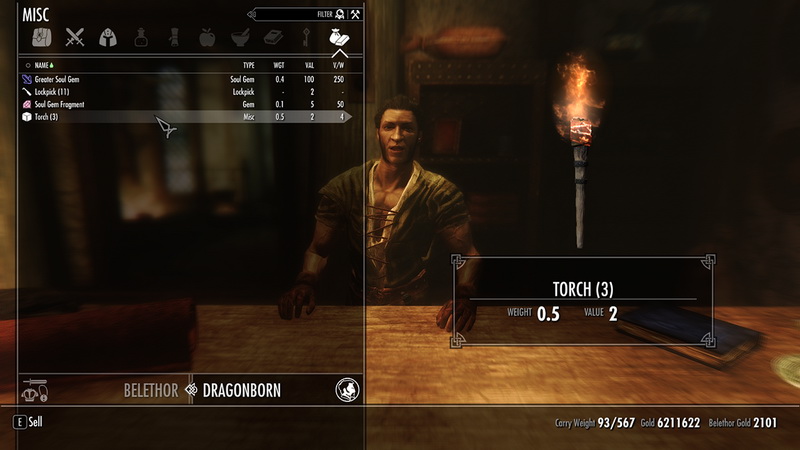Click the filter text search box

click(x=288, y=14)
